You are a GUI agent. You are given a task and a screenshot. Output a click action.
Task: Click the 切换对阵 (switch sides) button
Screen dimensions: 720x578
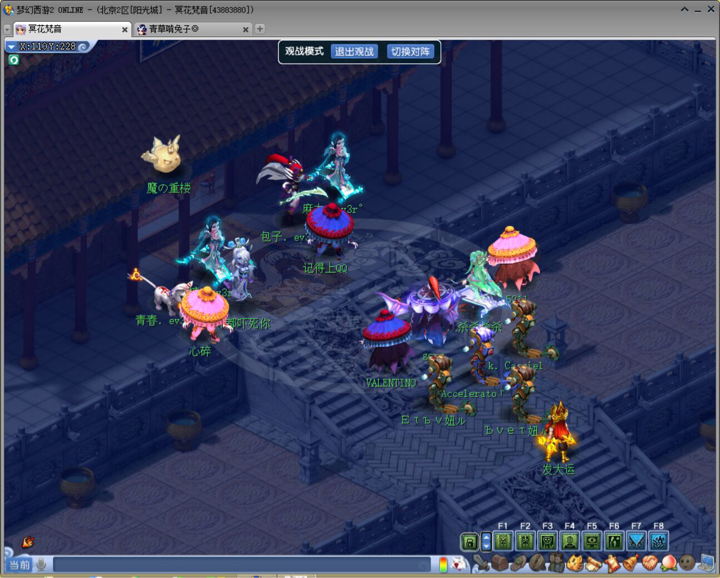[411, 52]
